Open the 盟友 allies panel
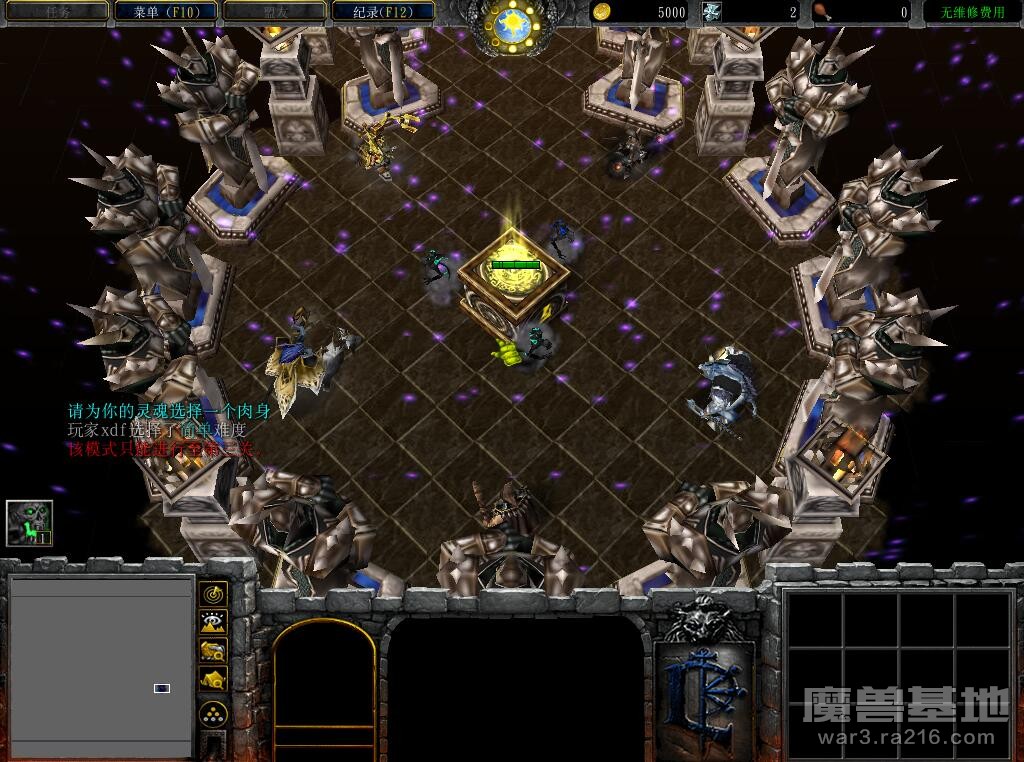 (x=272, y=12)
